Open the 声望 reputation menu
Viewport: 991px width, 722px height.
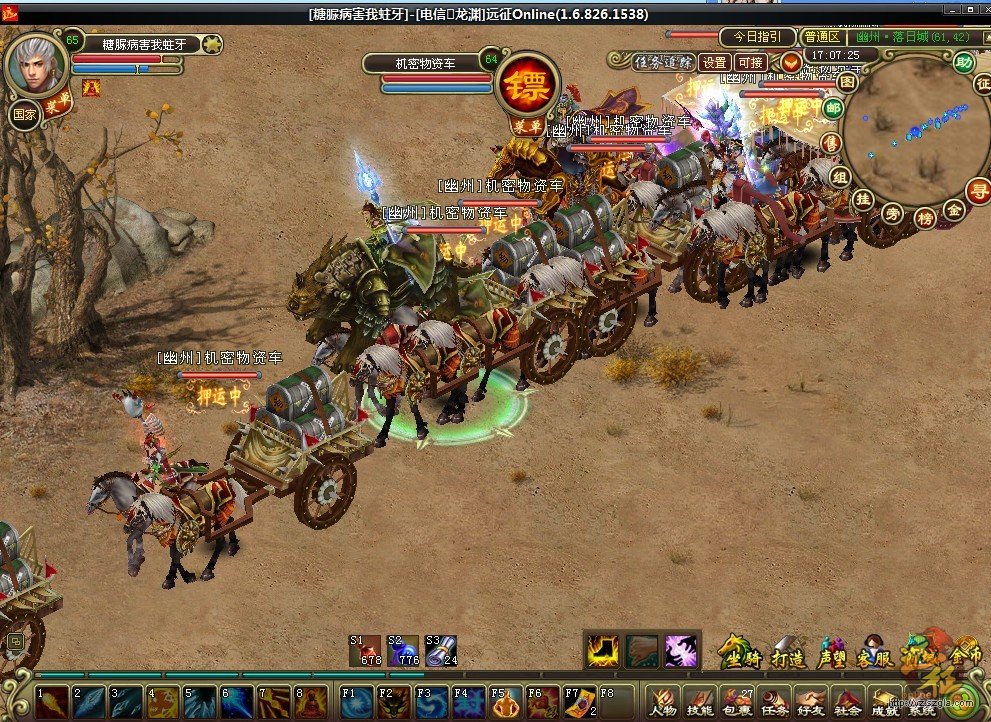(832, 652)
